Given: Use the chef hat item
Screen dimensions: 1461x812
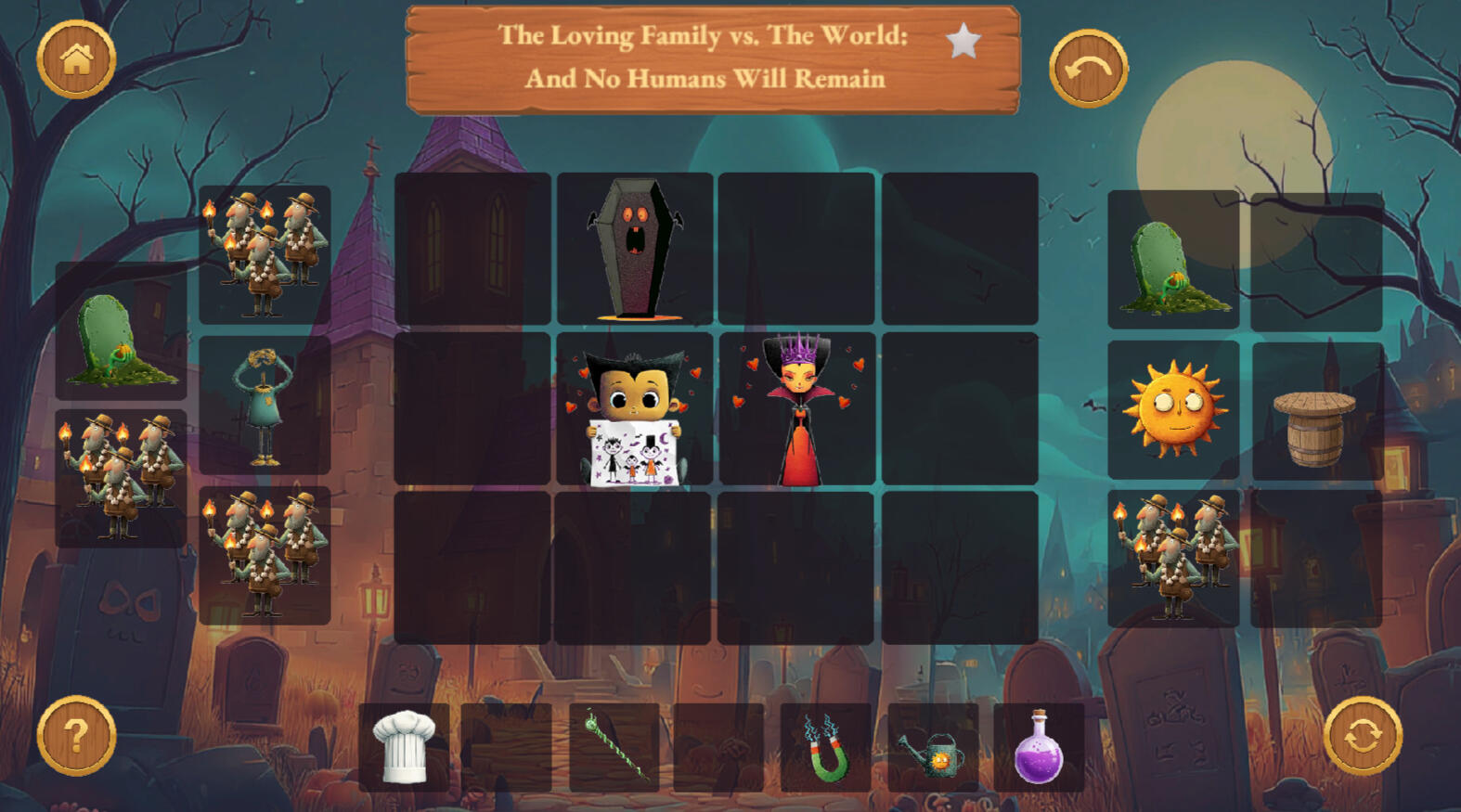Looking at the screenshot, I should (404, 746).
